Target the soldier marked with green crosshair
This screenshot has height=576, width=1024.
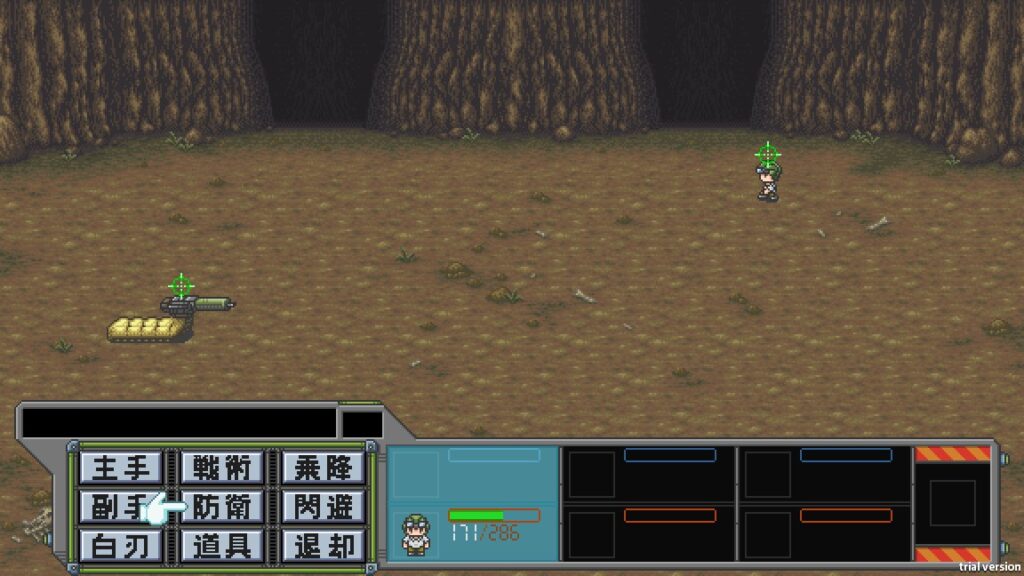click(x=767, y=180)
